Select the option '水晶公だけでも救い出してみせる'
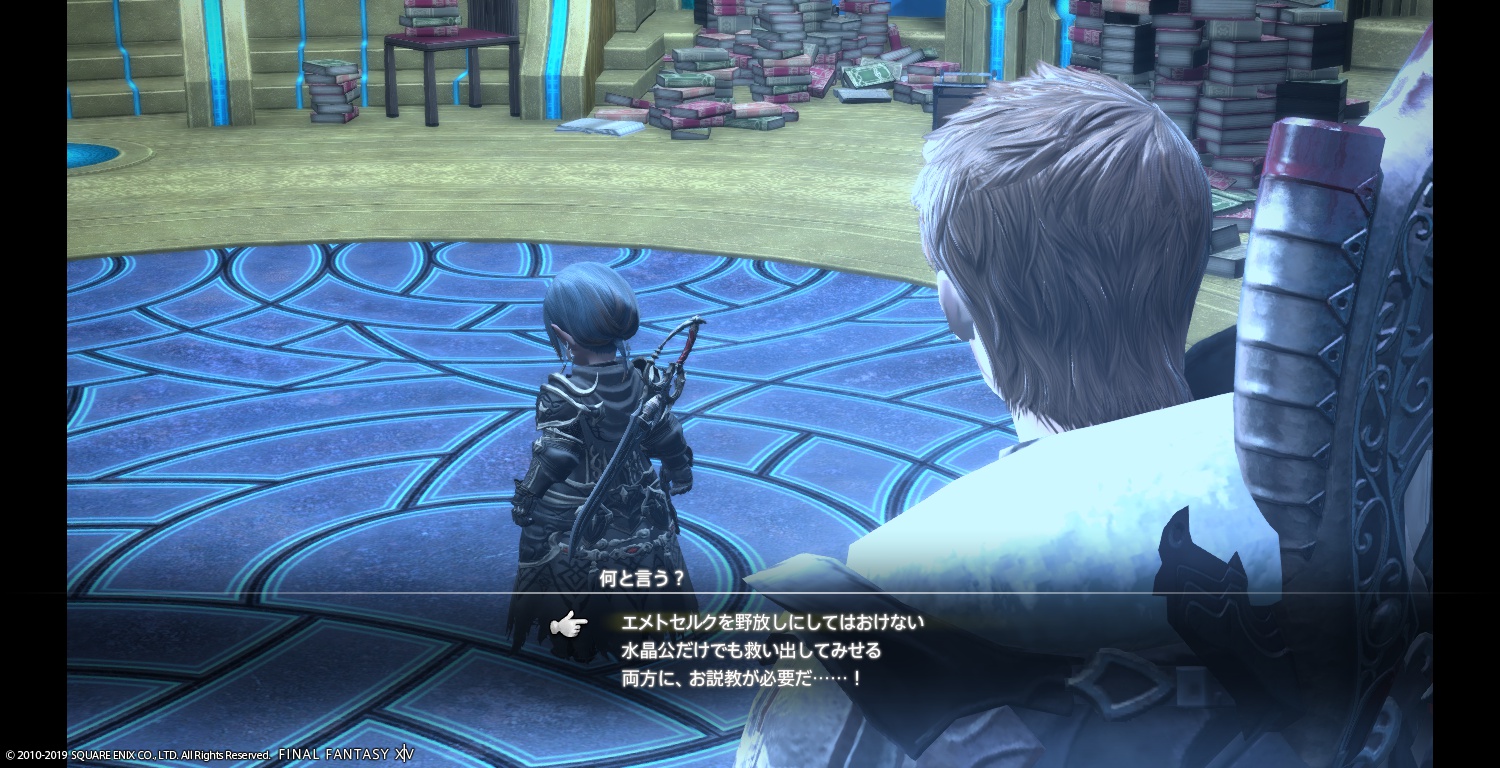Viewport: 1500px width, 768px height. [x=751, y=650]
